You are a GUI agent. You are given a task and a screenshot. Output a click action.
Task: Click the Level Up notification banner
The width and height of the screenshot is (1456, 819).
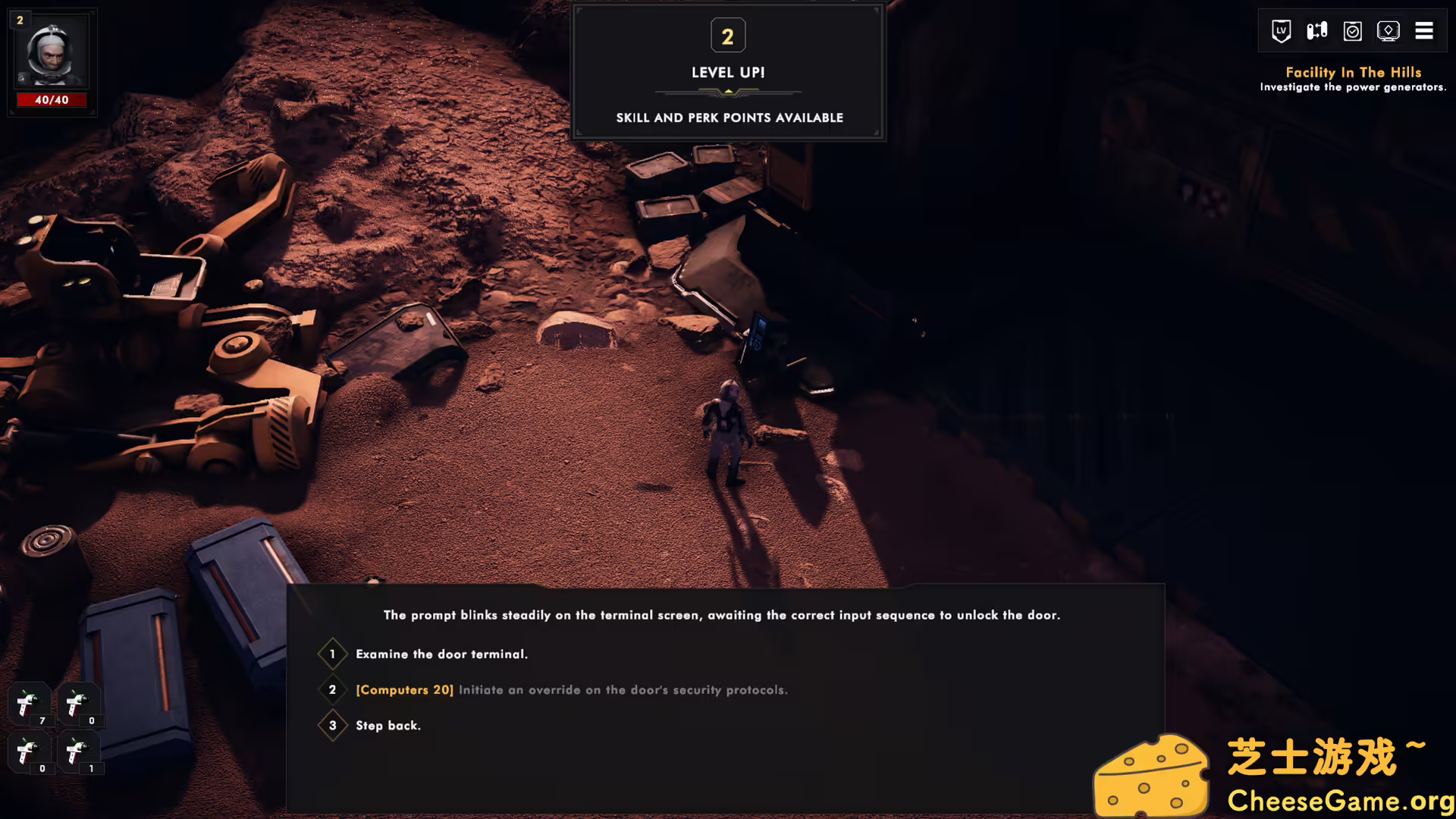pyautogui.click(x=727, y=72)
